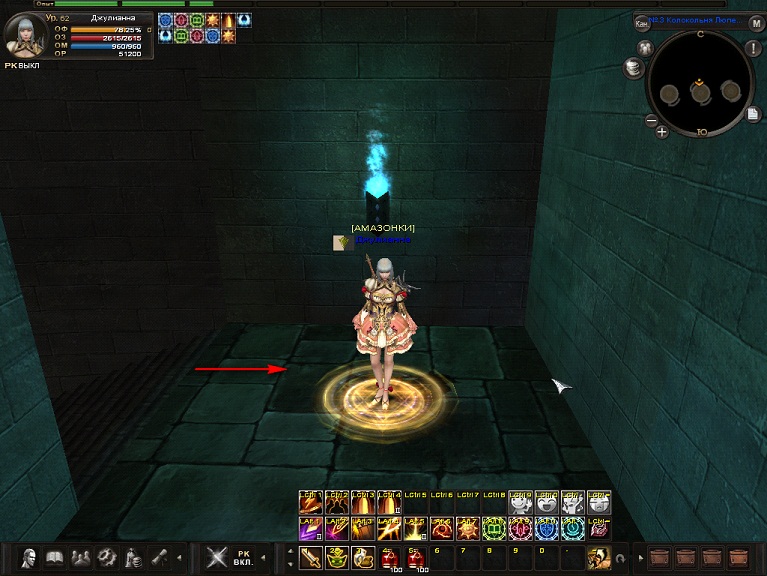Open the character helmet menu icon
This screenshot has height=576, width=767.
click(x=29, y=557)
